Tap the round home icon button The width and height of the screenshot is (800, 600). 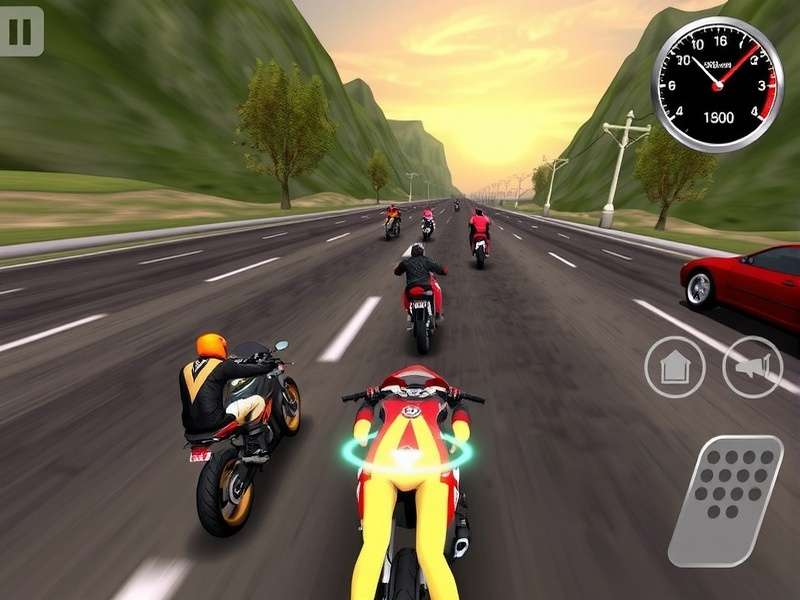(675, 367)
